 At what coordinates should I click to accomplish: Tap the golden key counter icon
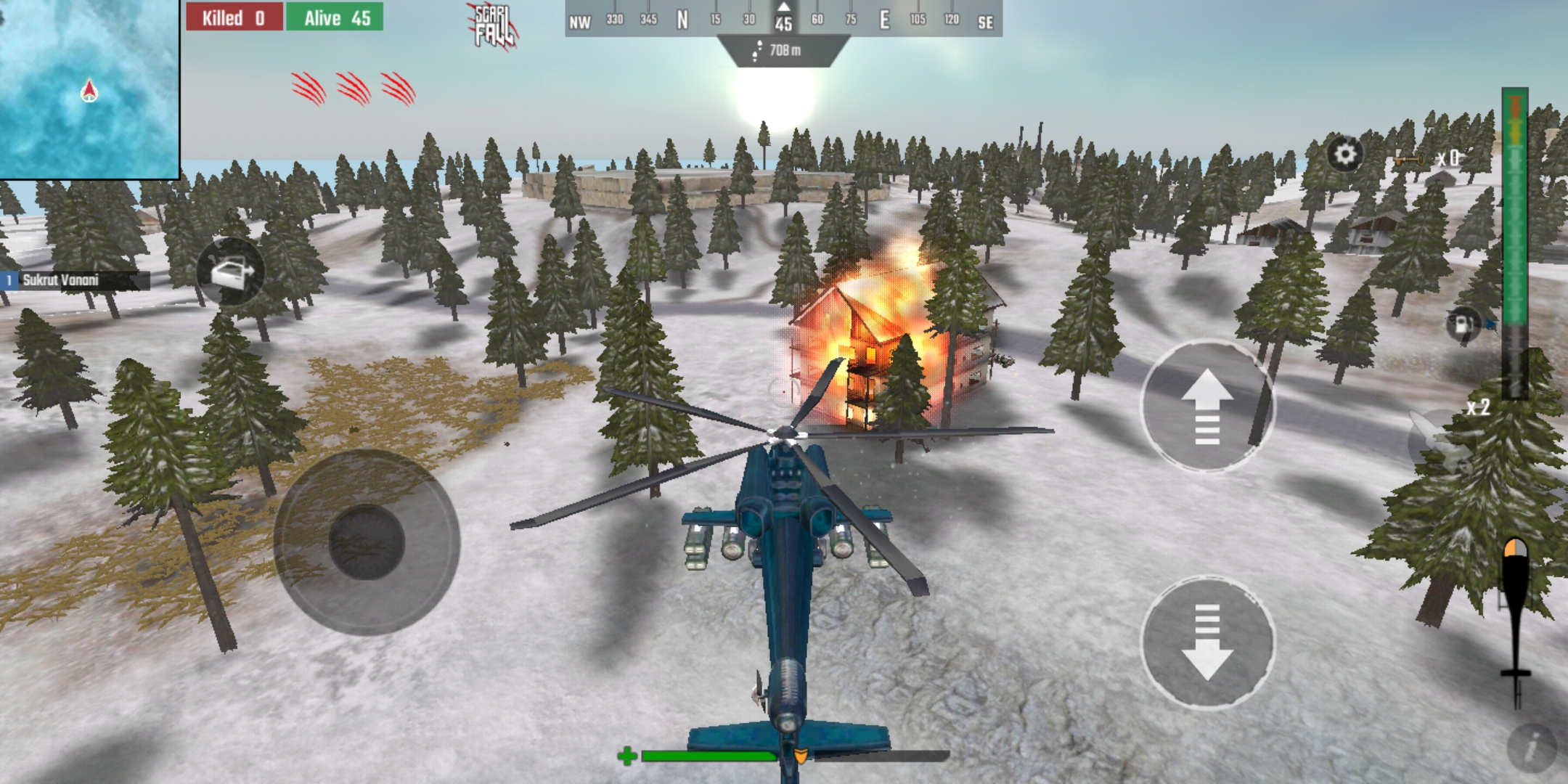pyautogui.click(x=1410, y=160)
